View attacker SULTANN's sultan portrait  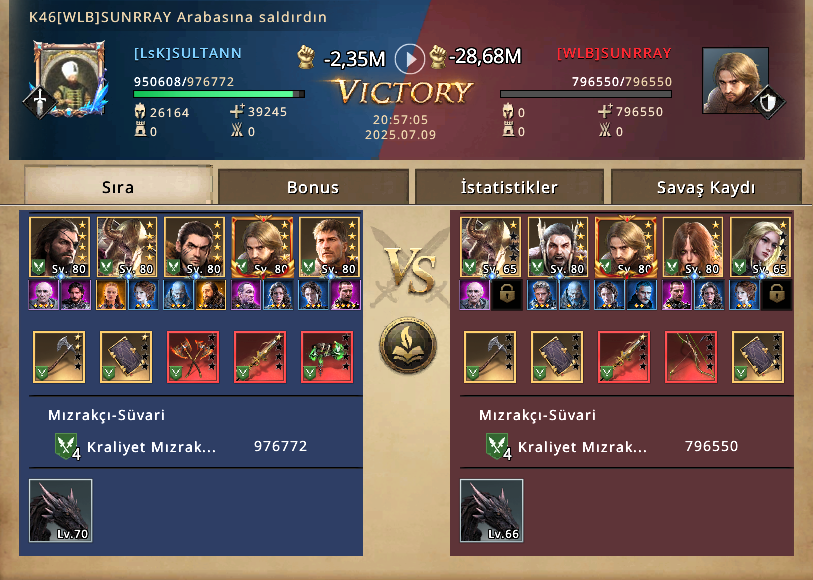click(x=69, y=78)
